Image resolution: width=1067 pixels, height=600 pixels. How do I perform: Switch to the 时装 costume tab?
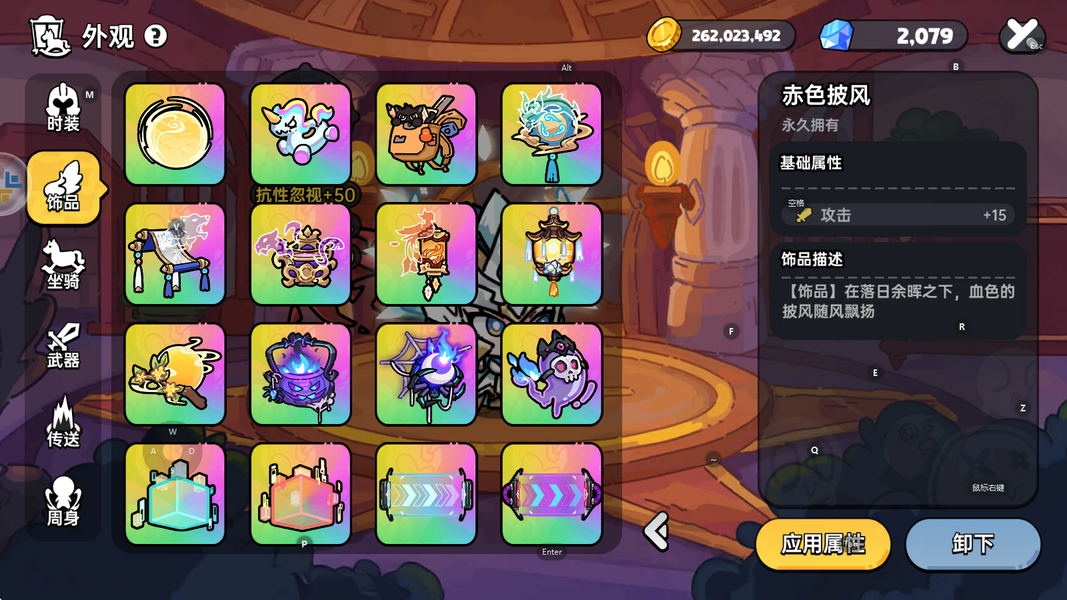[63, 108]
